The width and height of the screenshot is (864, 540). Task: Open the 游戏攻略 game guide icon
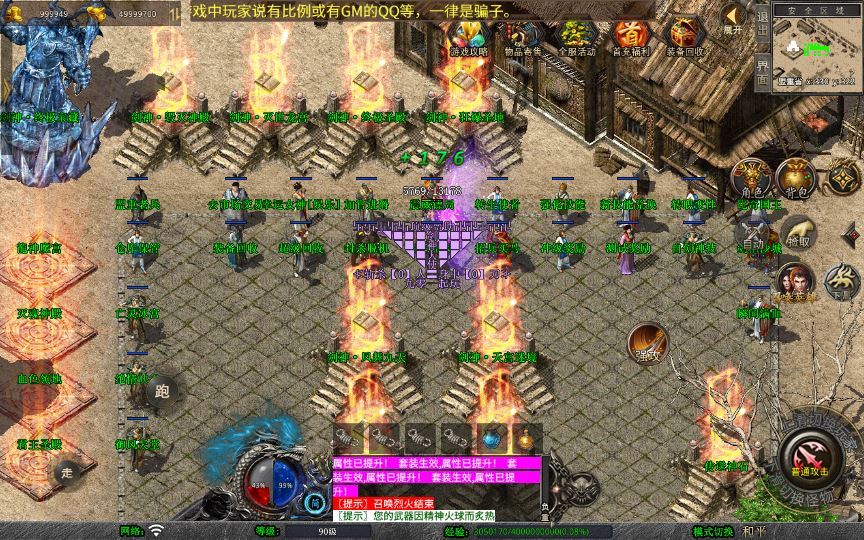pos(467,38)
